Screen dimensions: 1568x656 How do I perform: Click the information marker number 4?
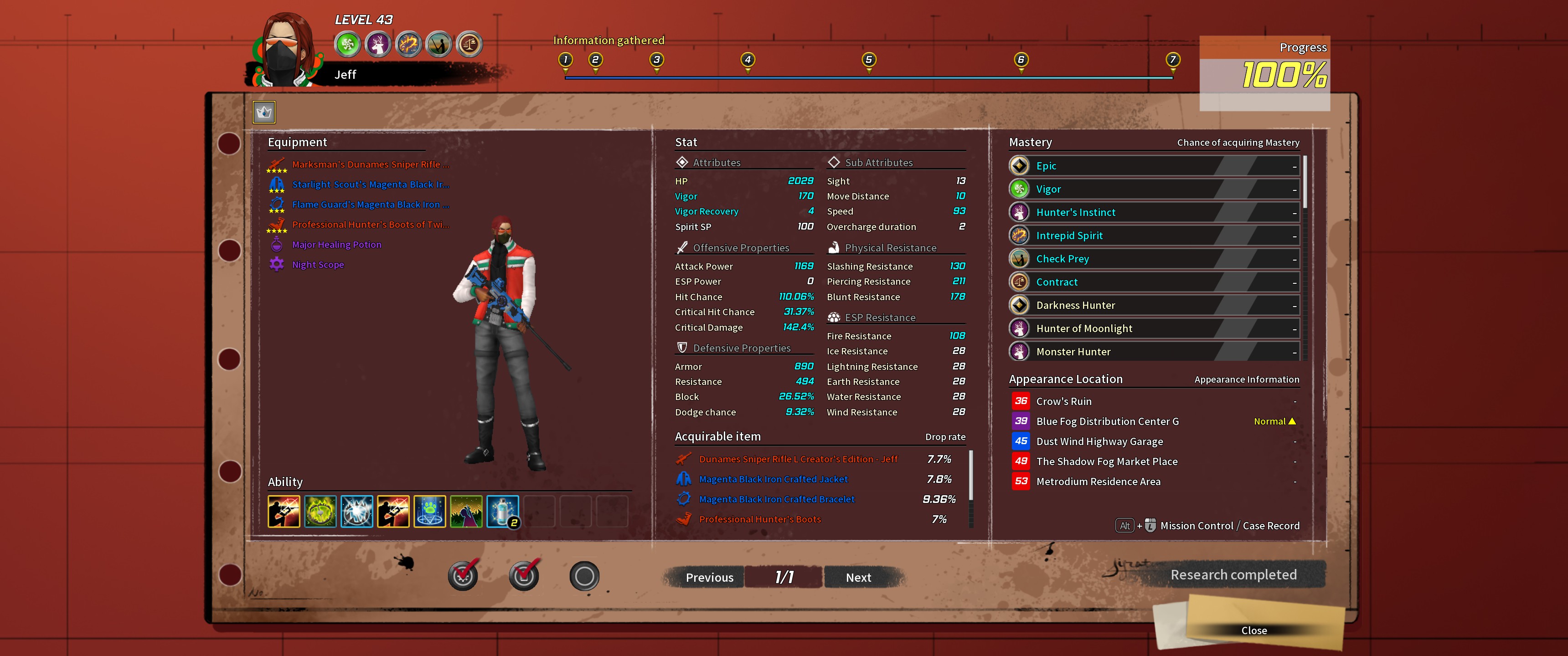pyautogui.click(x=748, y=60)
